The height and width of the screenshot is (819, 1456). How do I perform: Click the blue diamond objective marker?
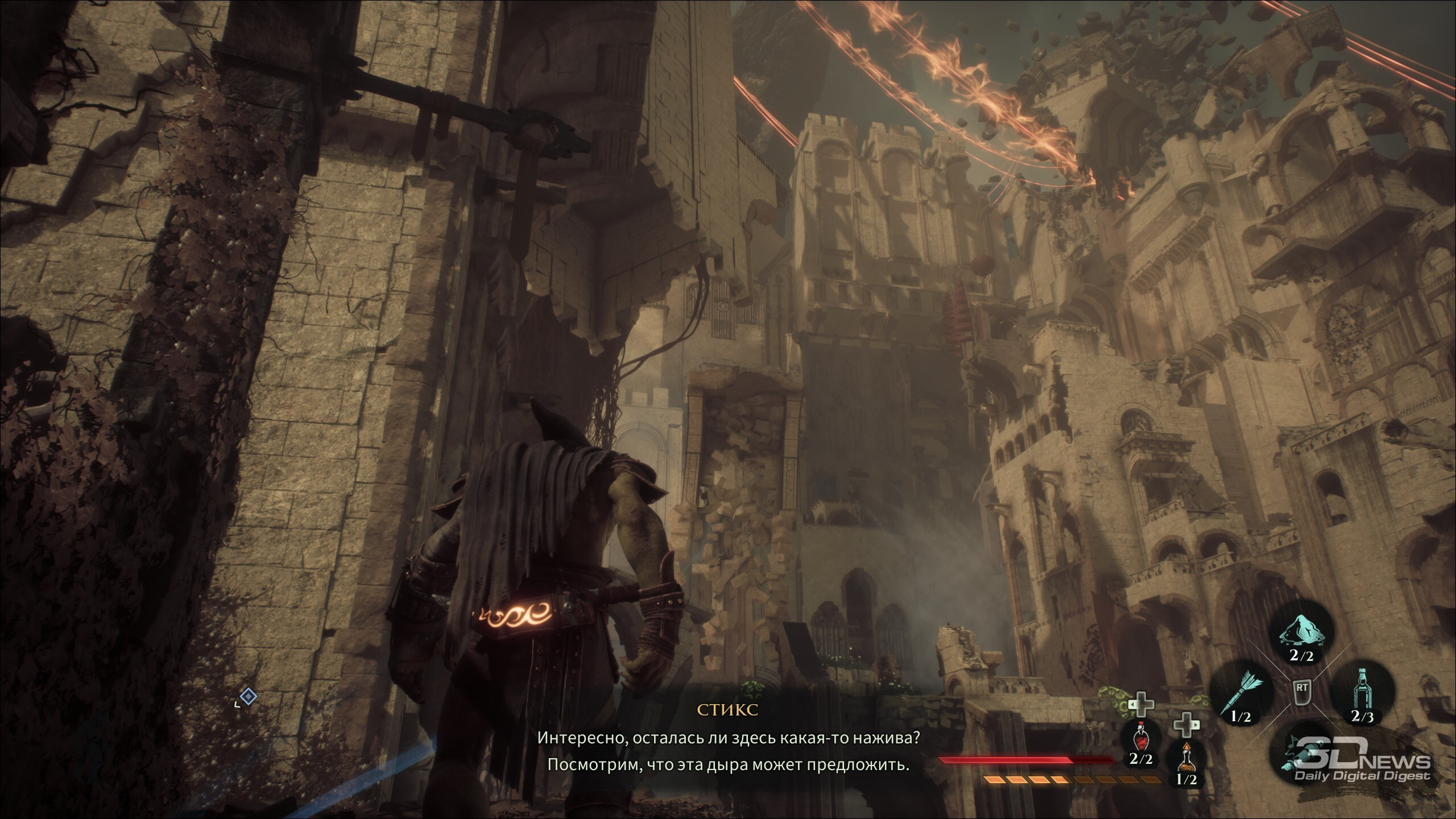[x=248, y=696]
